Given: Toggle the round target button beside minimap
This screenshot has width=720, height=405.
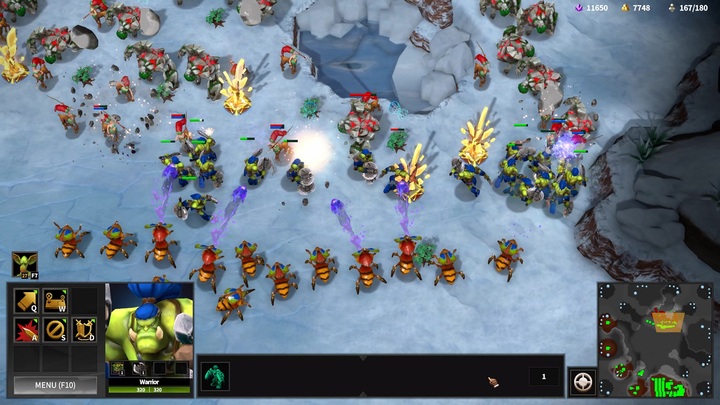Looking at the screenshot, I should point(582,381).
